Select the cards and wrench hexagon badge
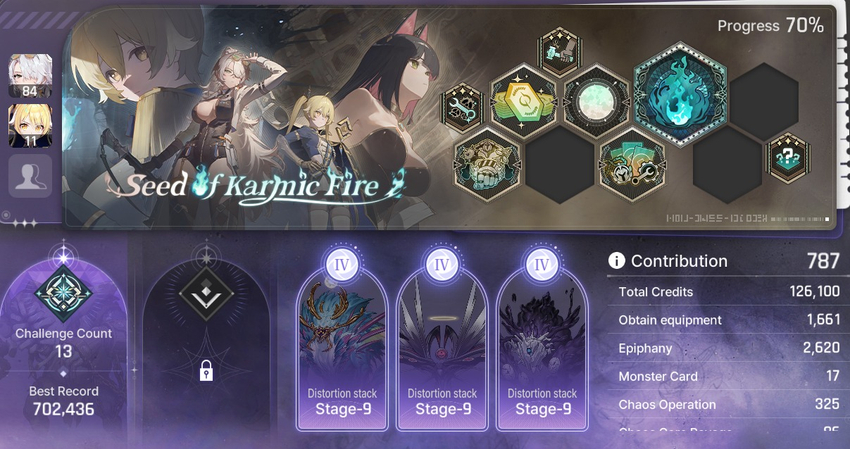Screen dimensions: 850x449 pyautogui.click(x=632, y=161)
